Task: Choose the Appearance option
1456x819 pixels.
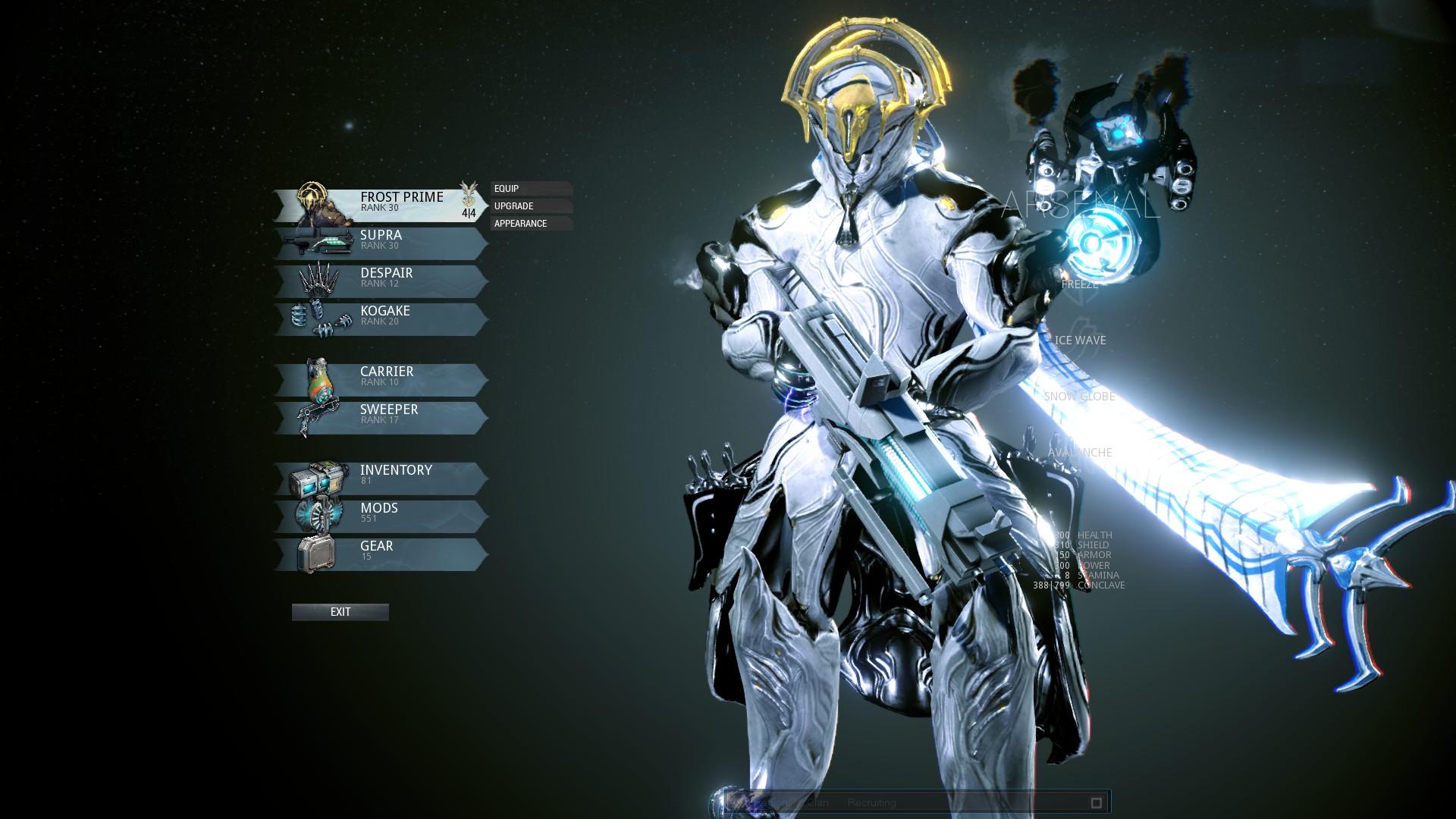Action: pos(531,224)
